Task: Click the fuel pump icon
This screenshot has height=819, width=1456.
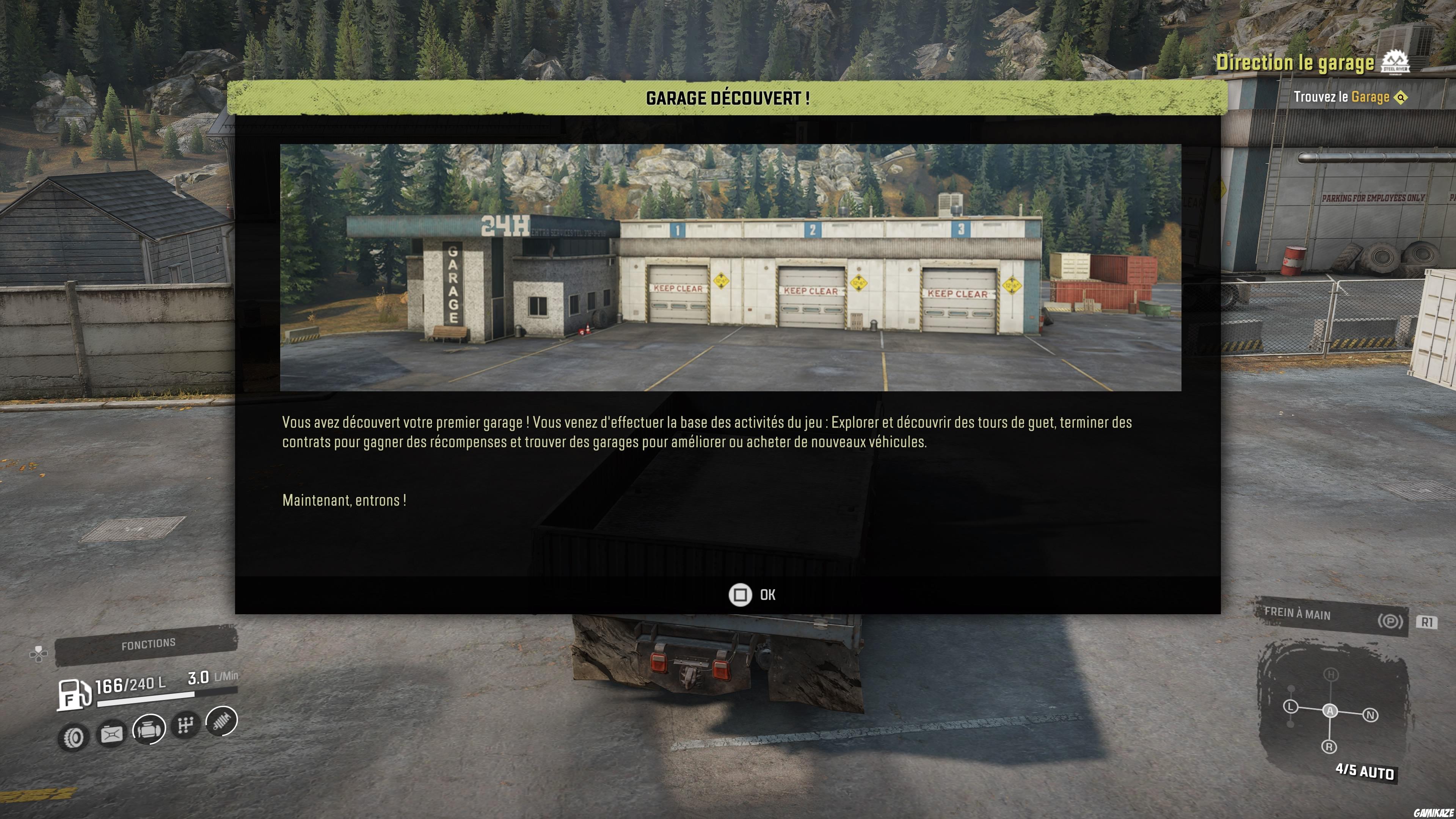Action: coord(74,694)
